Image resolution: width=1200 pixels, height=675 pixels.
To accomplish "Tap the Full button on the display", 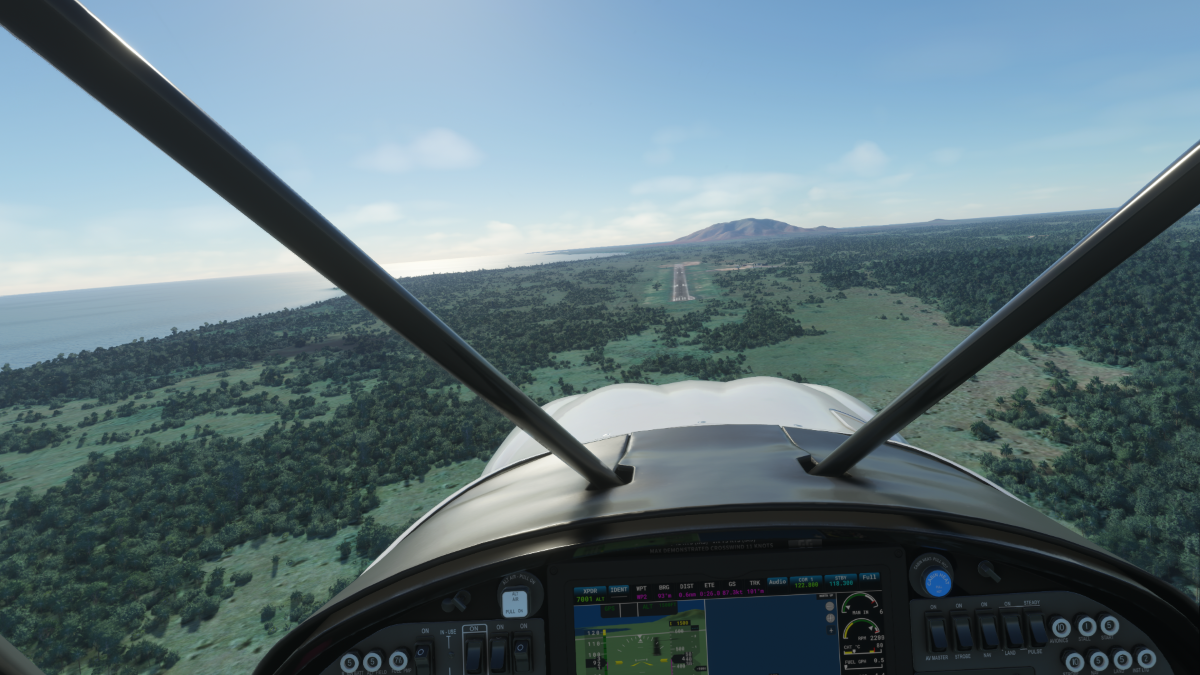I will (869, 578).
